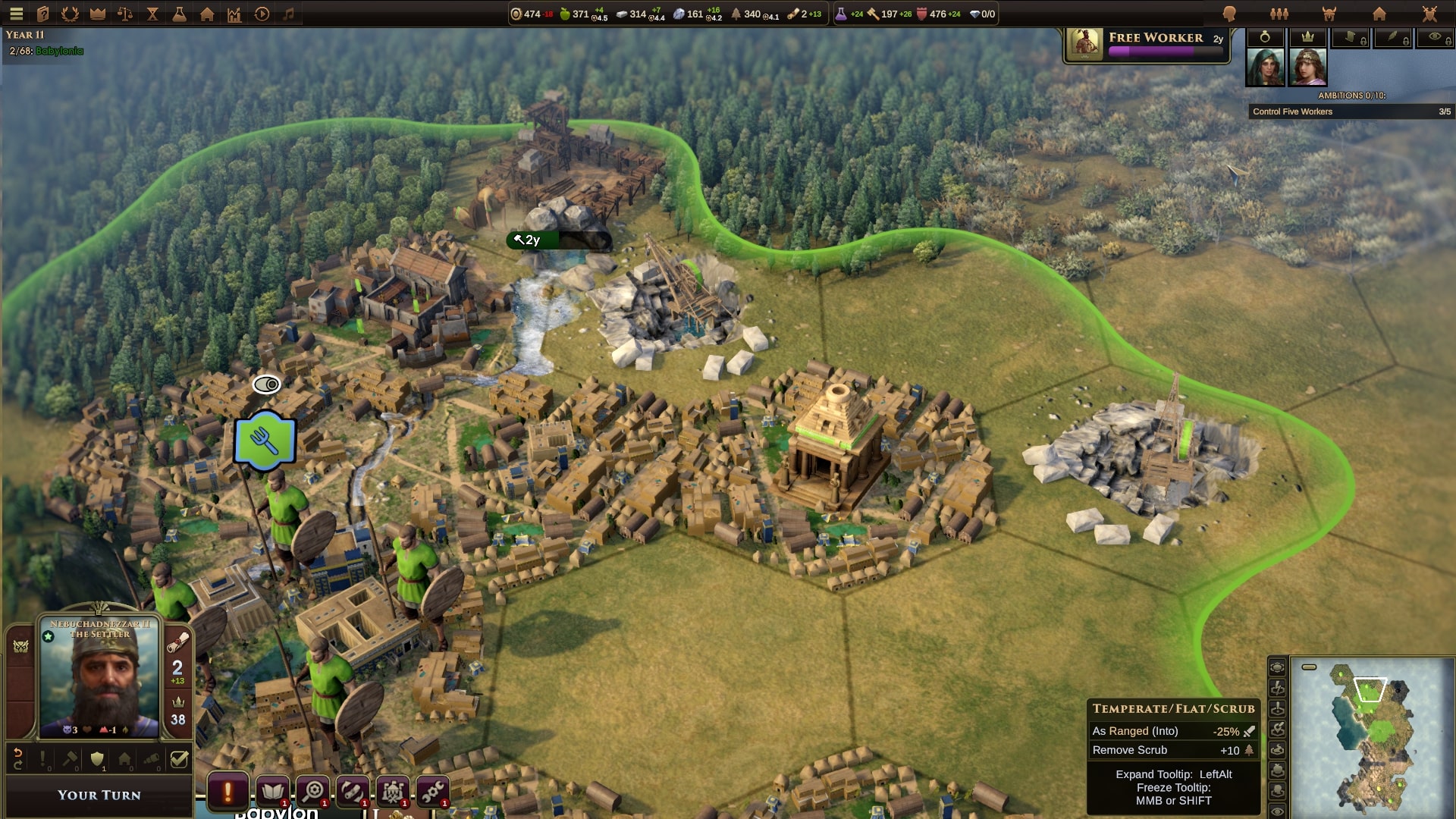
Task: Select the green spear unit flag marker
Action: pyautogui.click(x=265, y=441)
